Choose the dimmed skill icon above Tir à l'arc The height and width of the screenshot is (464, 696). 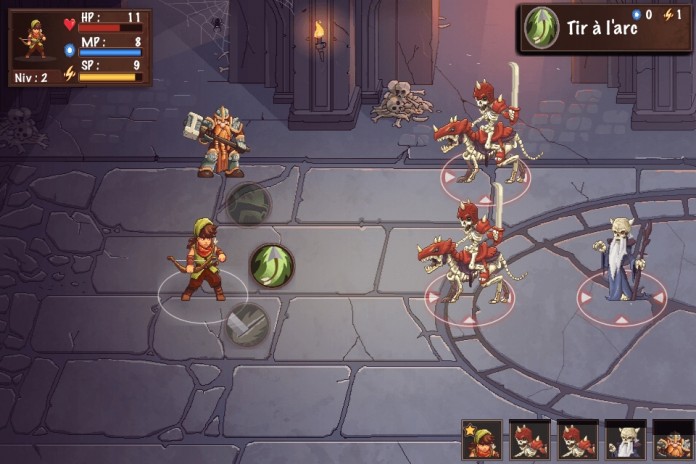coord(248,203)
